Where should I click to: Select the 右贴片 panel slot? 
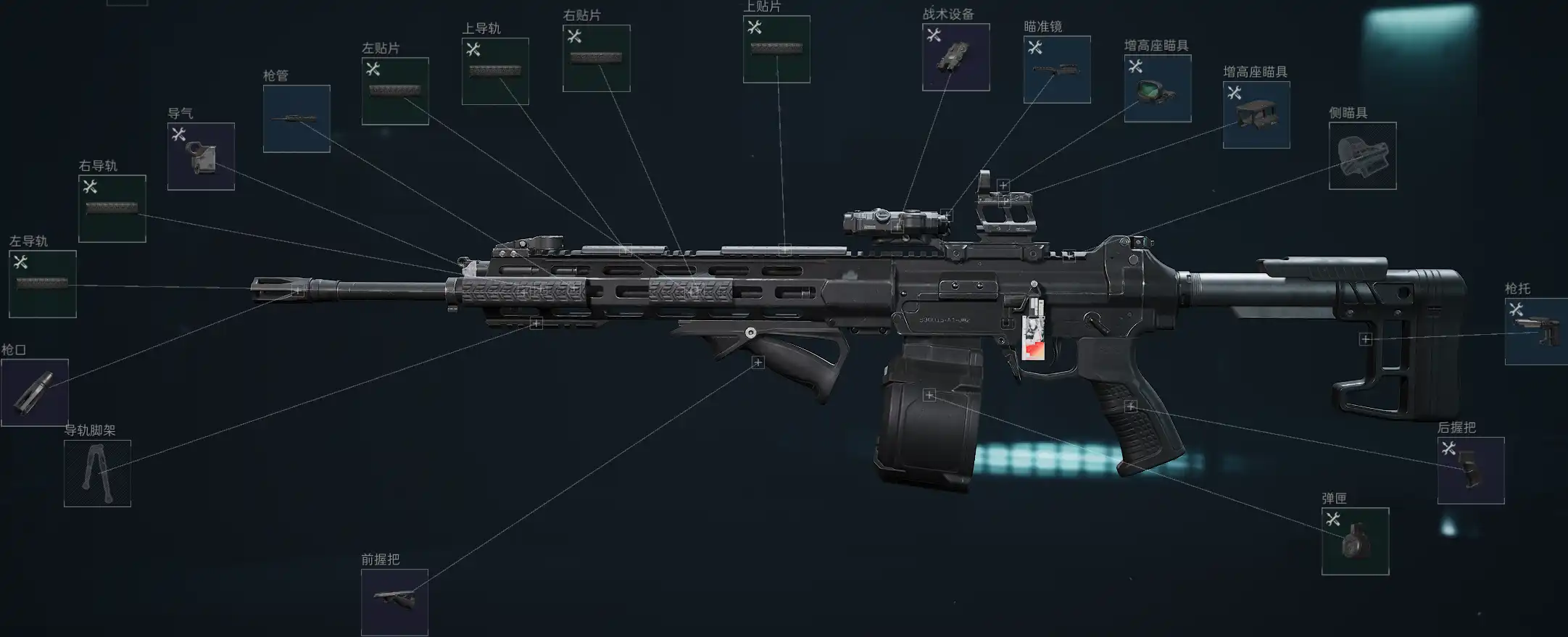[596, 58]
